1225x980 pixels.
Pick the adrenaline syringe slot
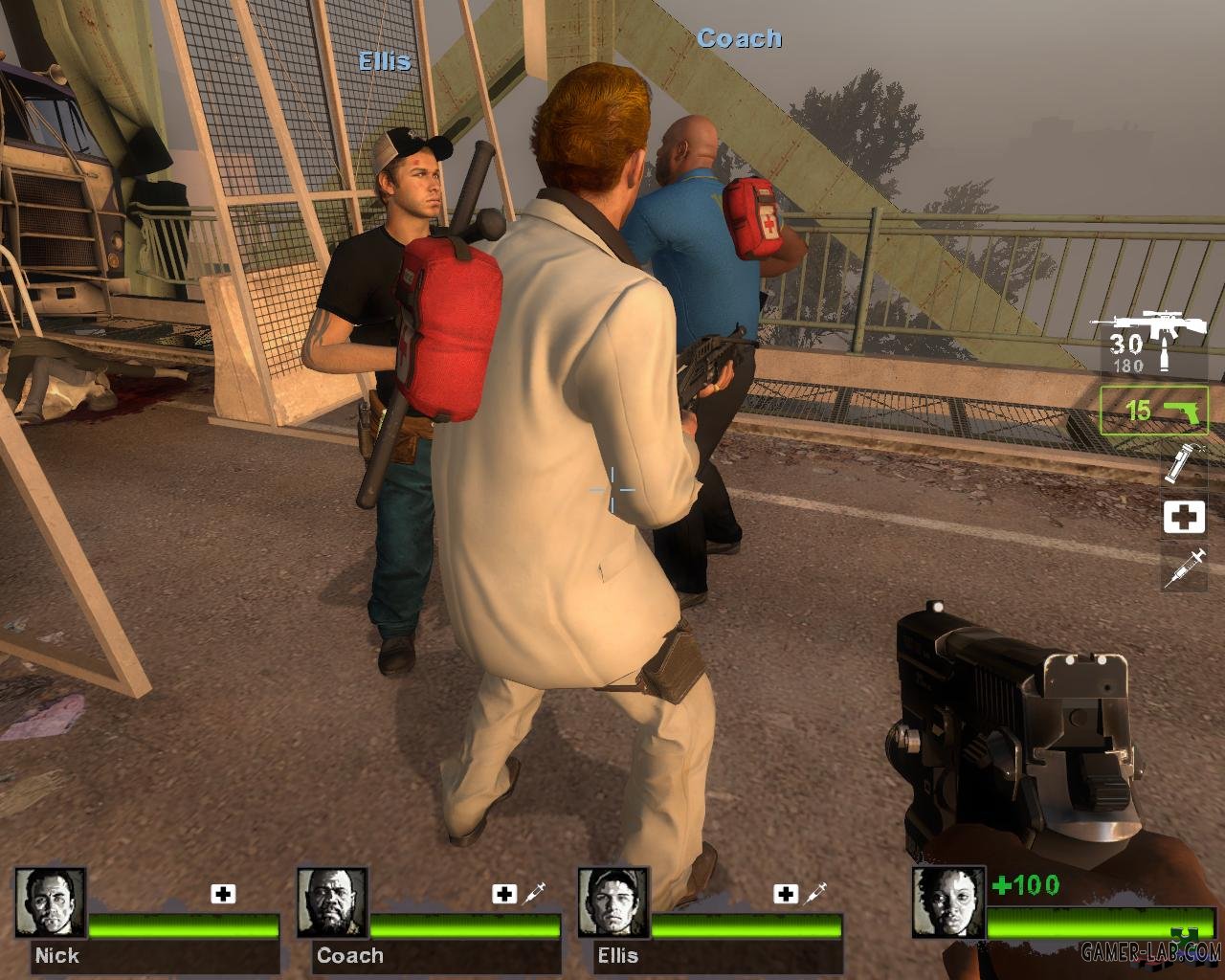click(1184, 569)
